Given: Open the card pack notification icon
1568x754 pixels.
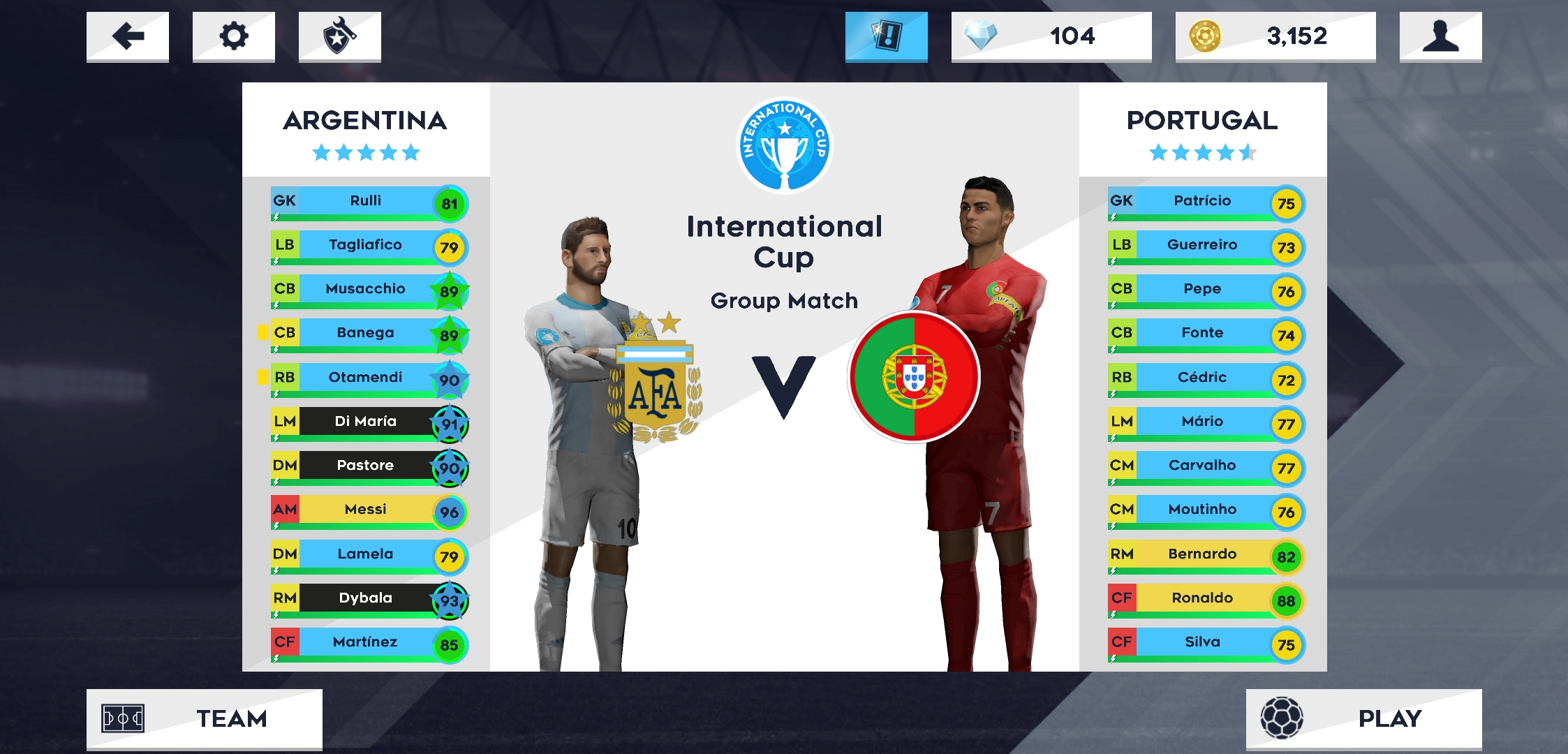Looking at the screenshot, I should pyautogui.click(x=885, y=36).
